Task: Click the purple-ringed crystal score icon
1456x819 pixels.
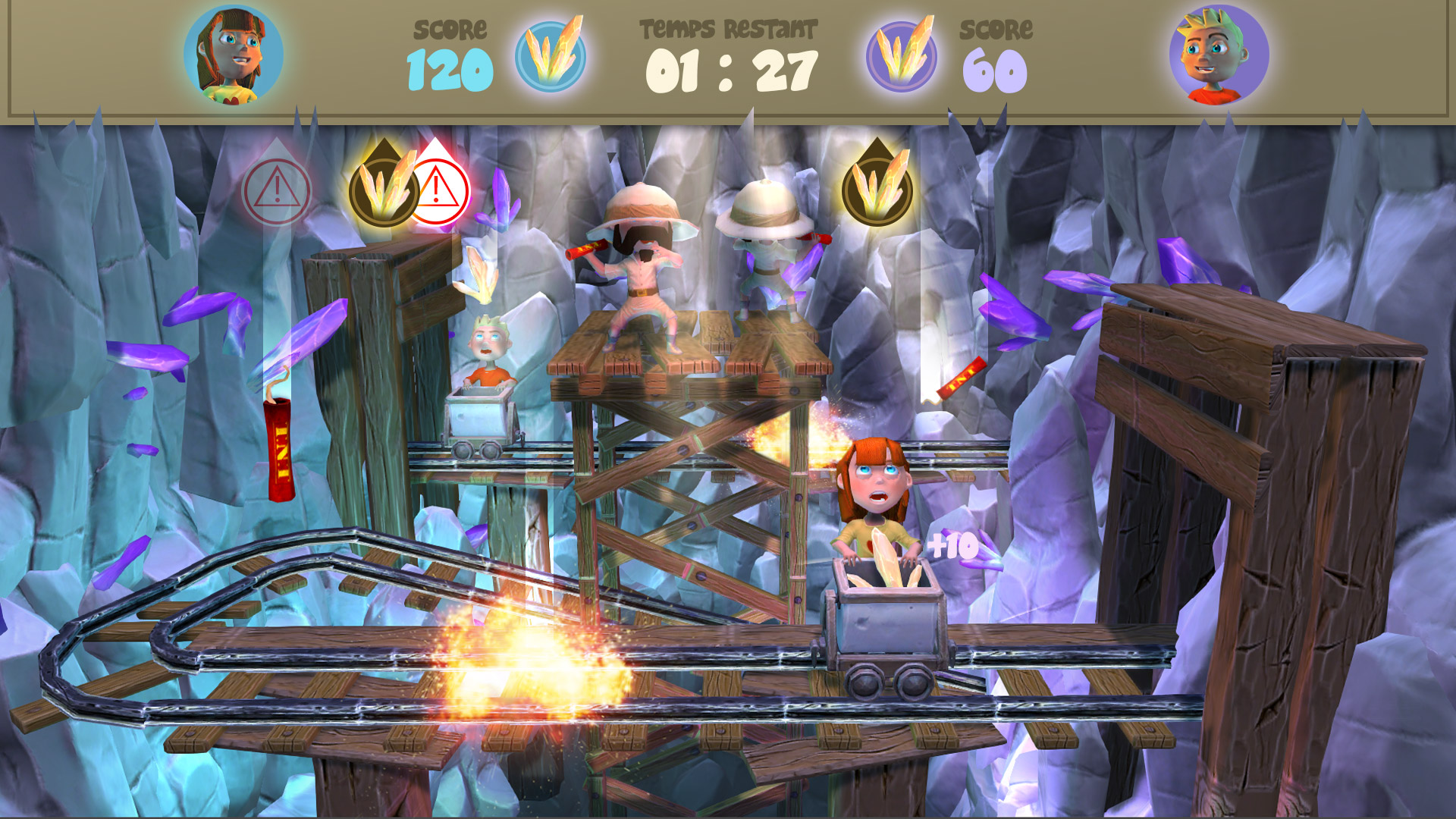Action: [x=902, y=56]
